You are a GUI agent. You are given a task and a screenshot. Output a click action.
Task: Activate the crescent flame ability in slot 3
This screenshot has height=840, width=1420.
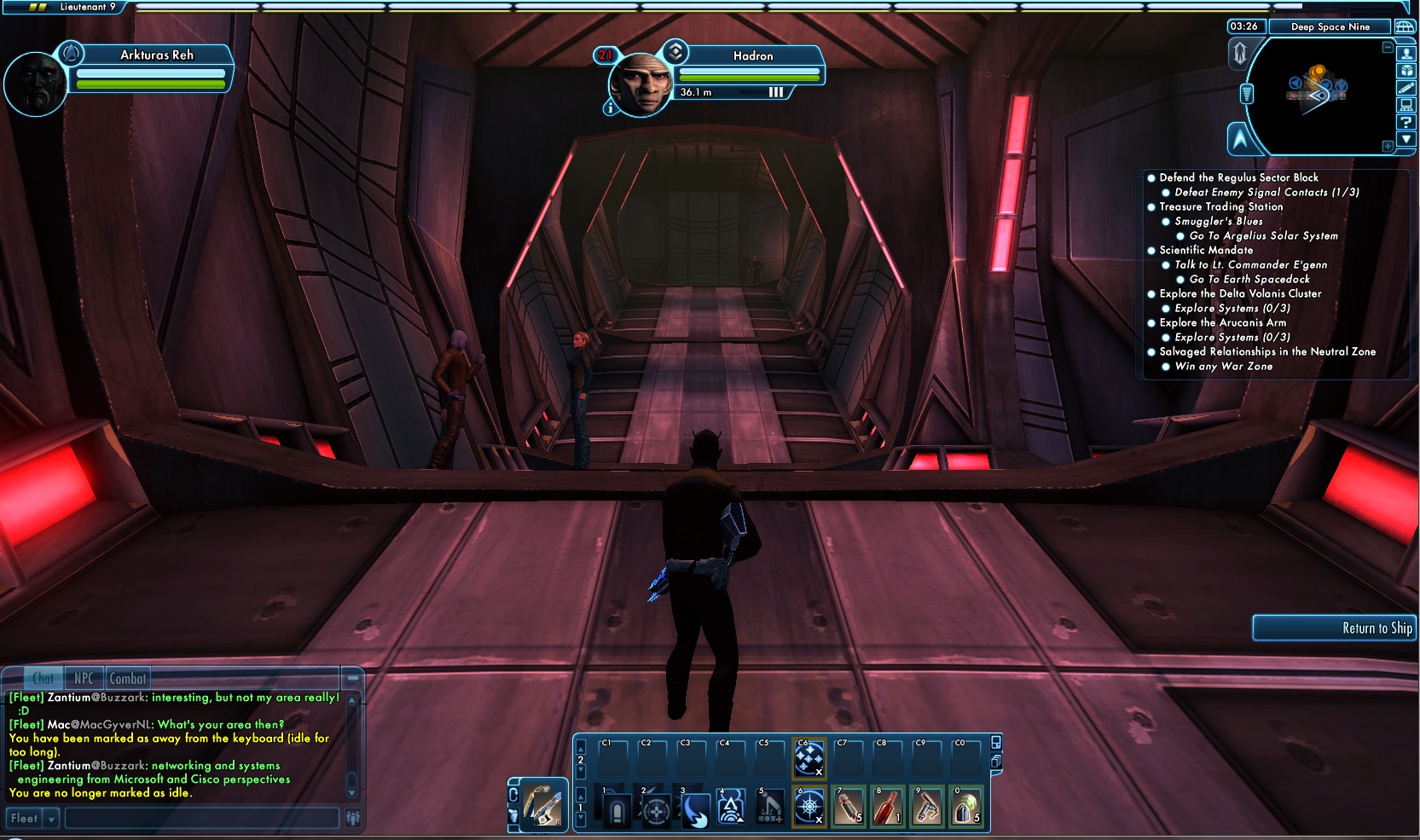tap(695, 808)
